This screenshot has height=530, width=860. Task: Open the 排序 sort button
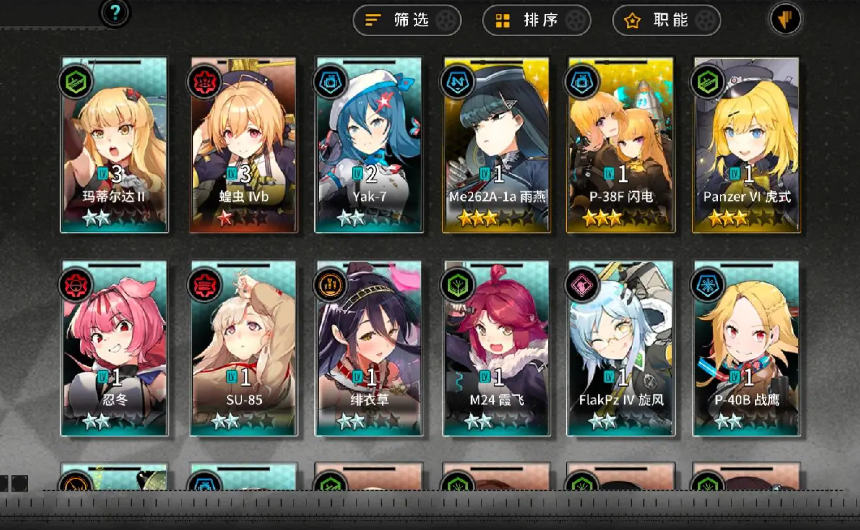point(537,20)
